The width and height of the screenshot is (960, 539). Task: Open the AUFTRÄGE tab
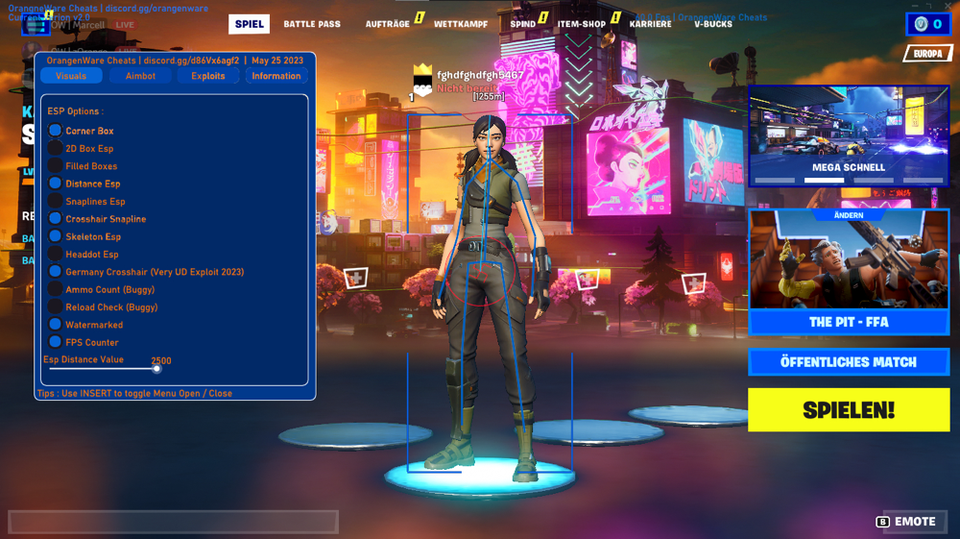click(387, 24)
